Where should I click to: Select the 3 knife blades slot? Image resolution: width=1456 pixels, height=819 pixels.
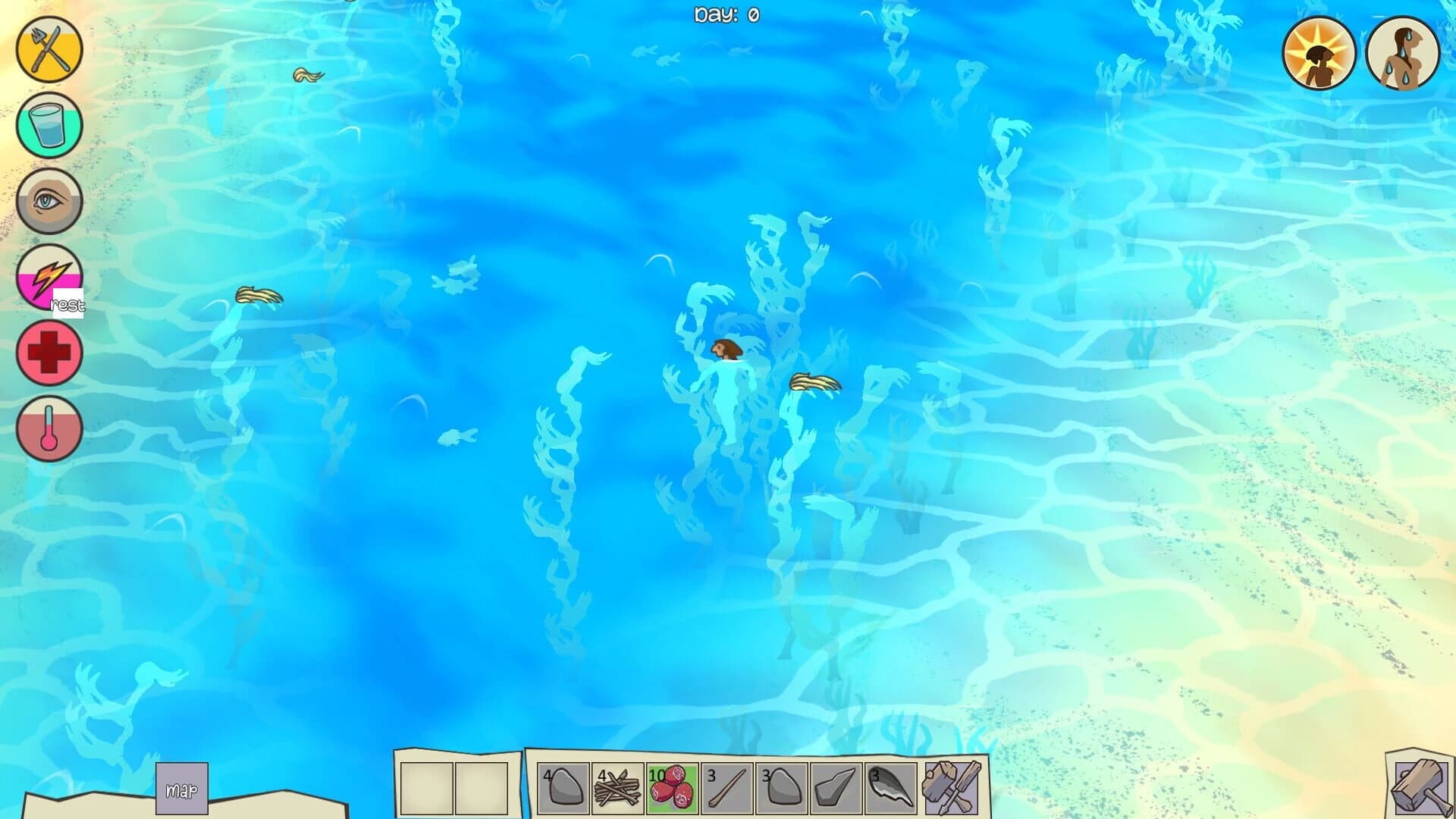[892, 789]
